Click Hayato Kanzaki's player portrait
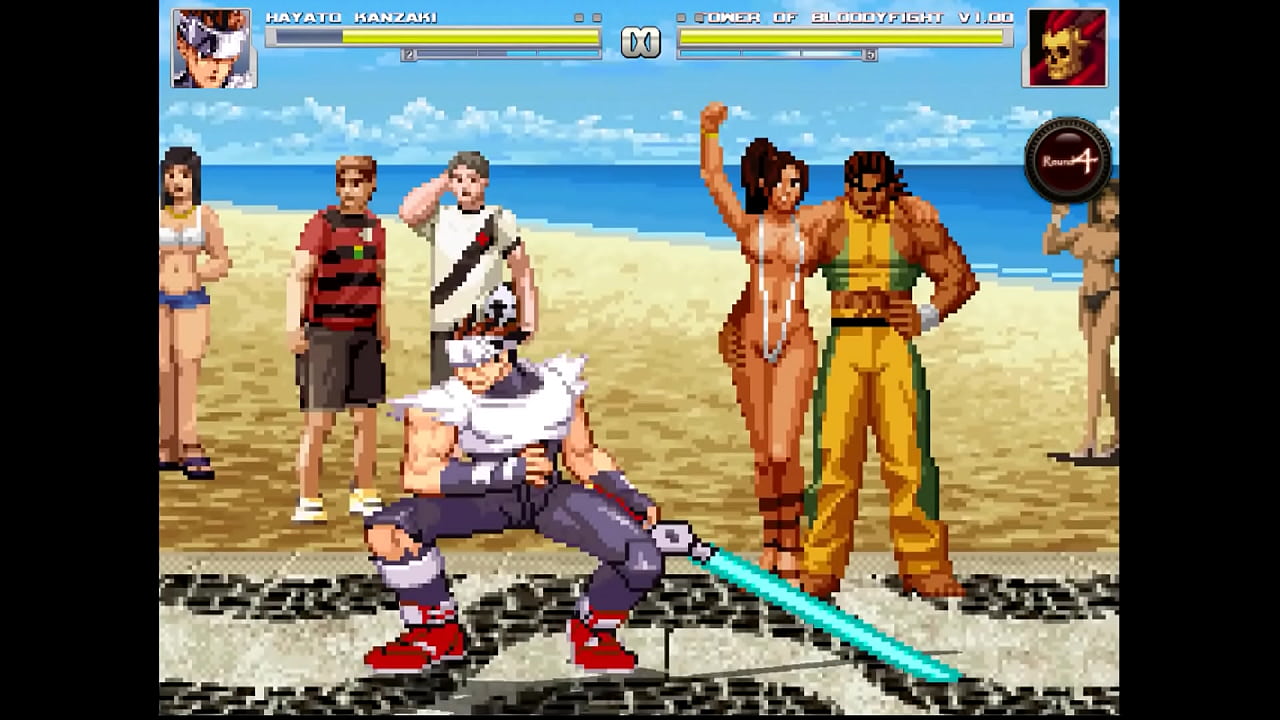 pyautogui.click(x=213, y=48)
